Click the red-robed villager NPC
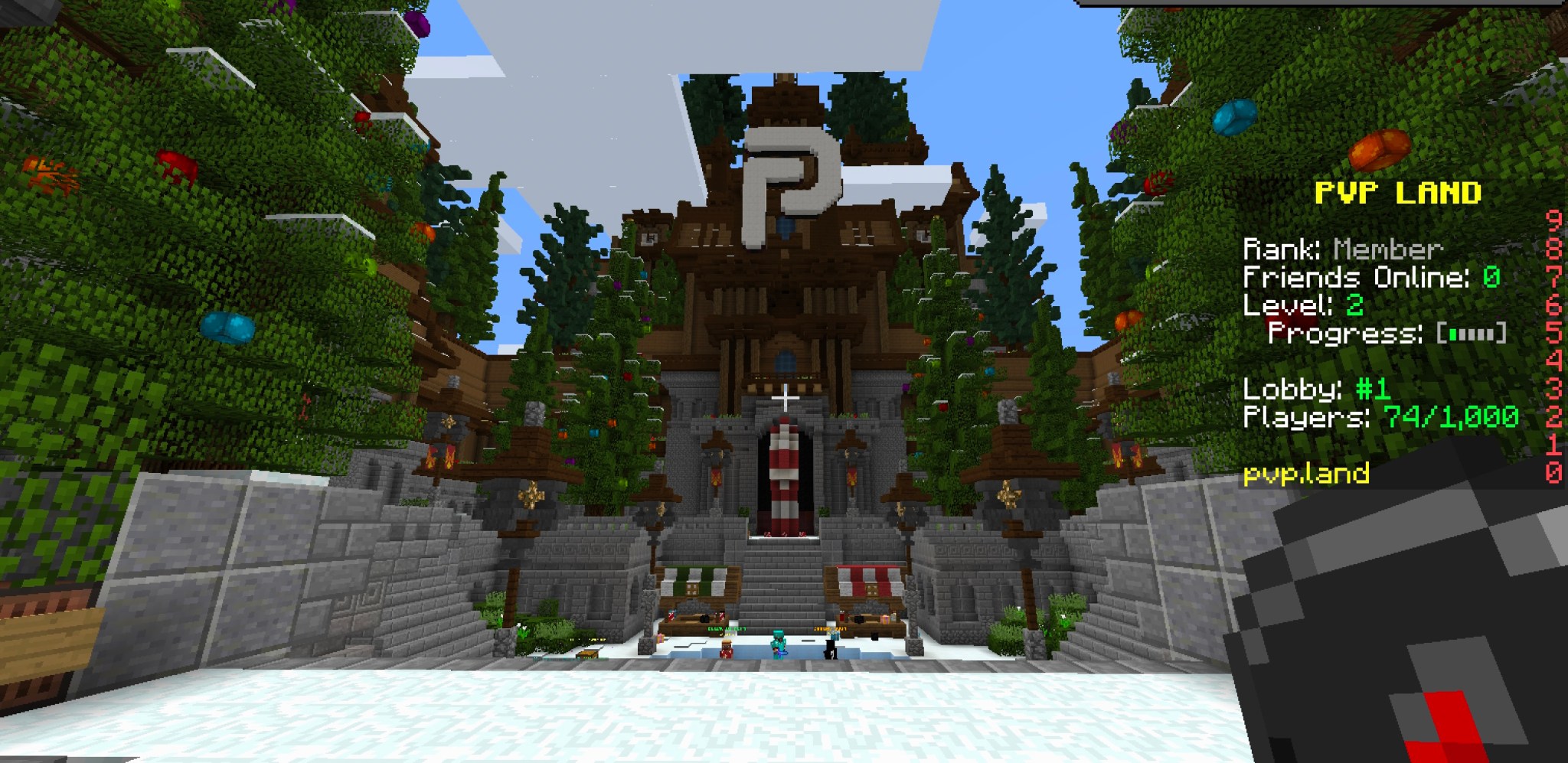This screenshot has height=763, width=1568. click(x=726, y=652)
